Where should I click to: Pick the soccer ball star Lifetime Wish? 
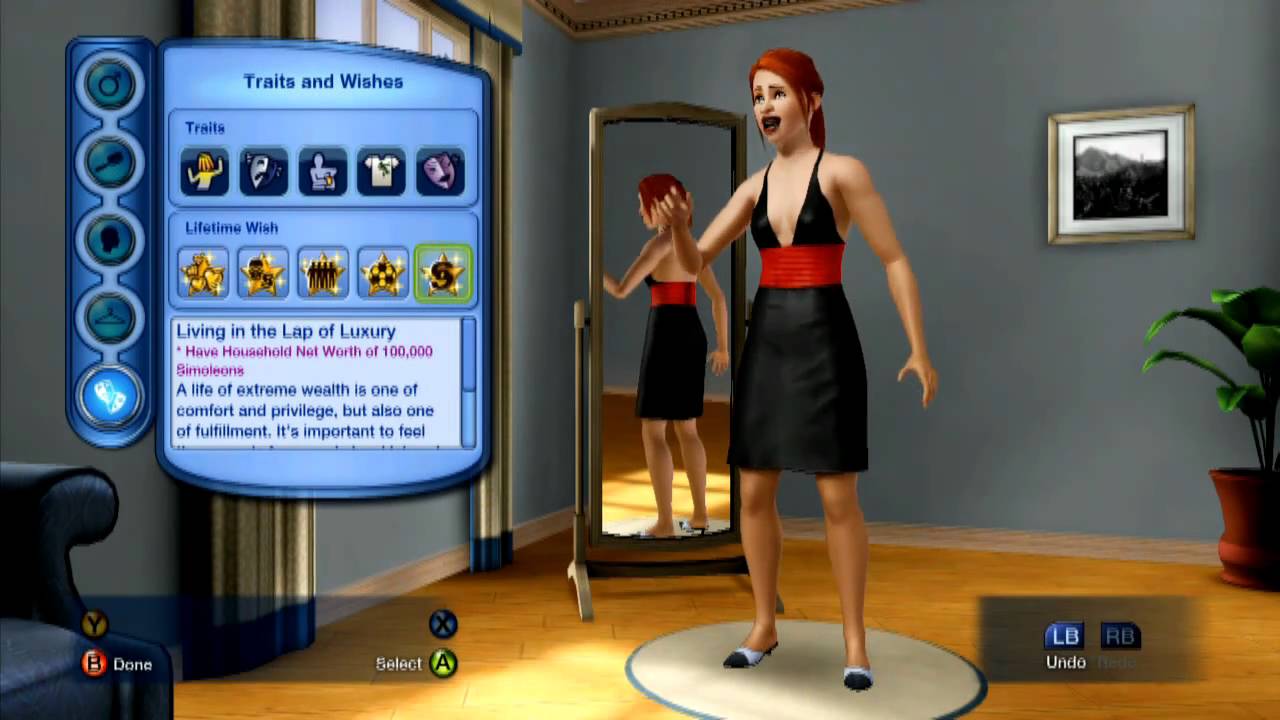click(x=383, y=272)
